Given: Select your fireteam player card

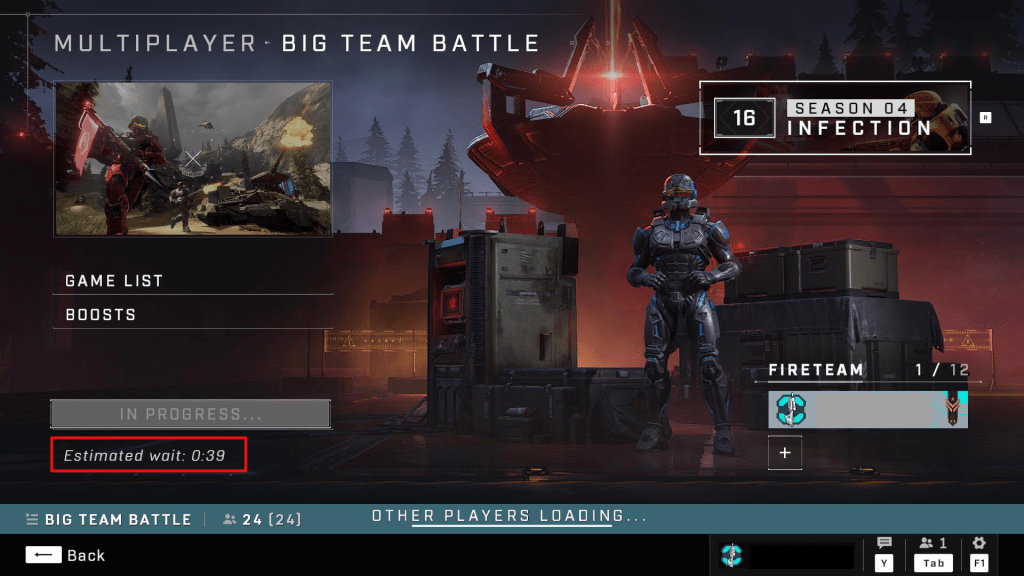Looking at the screenshot, I should click(868, 410).
